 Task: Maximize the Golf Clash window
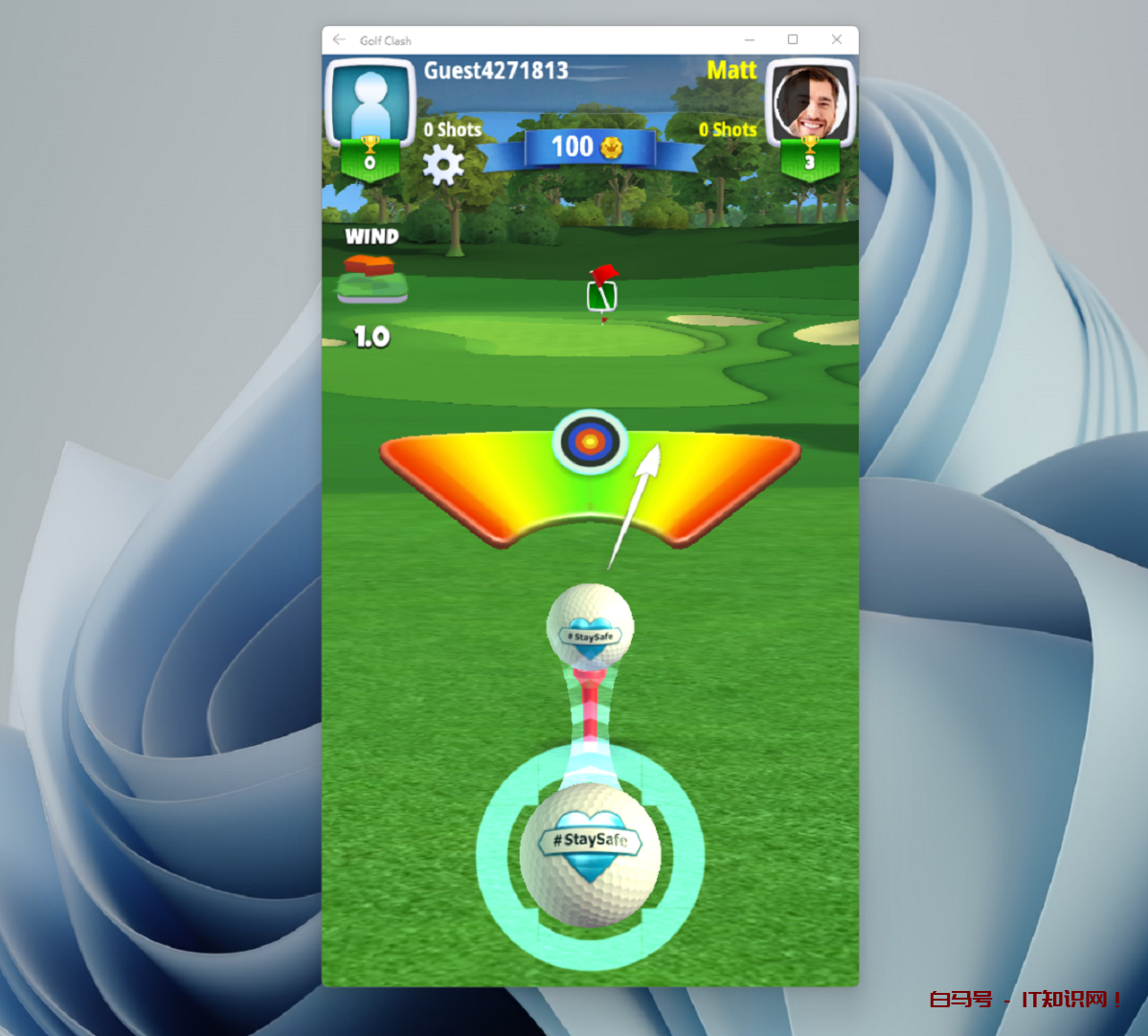(x=793, y=40)
